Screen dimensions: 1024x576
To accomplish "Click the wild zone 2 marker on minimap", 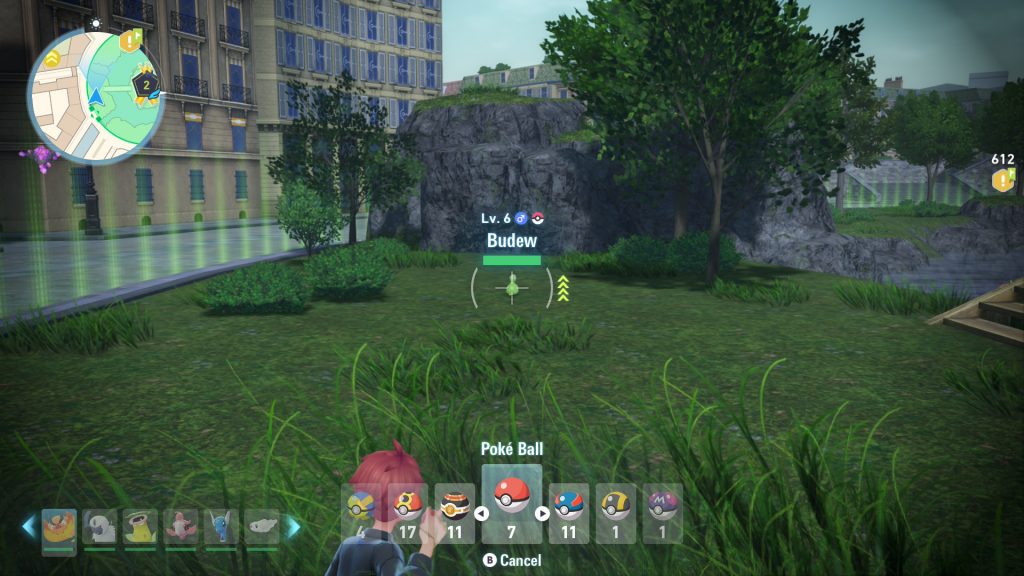I will [x=145, y=86].
